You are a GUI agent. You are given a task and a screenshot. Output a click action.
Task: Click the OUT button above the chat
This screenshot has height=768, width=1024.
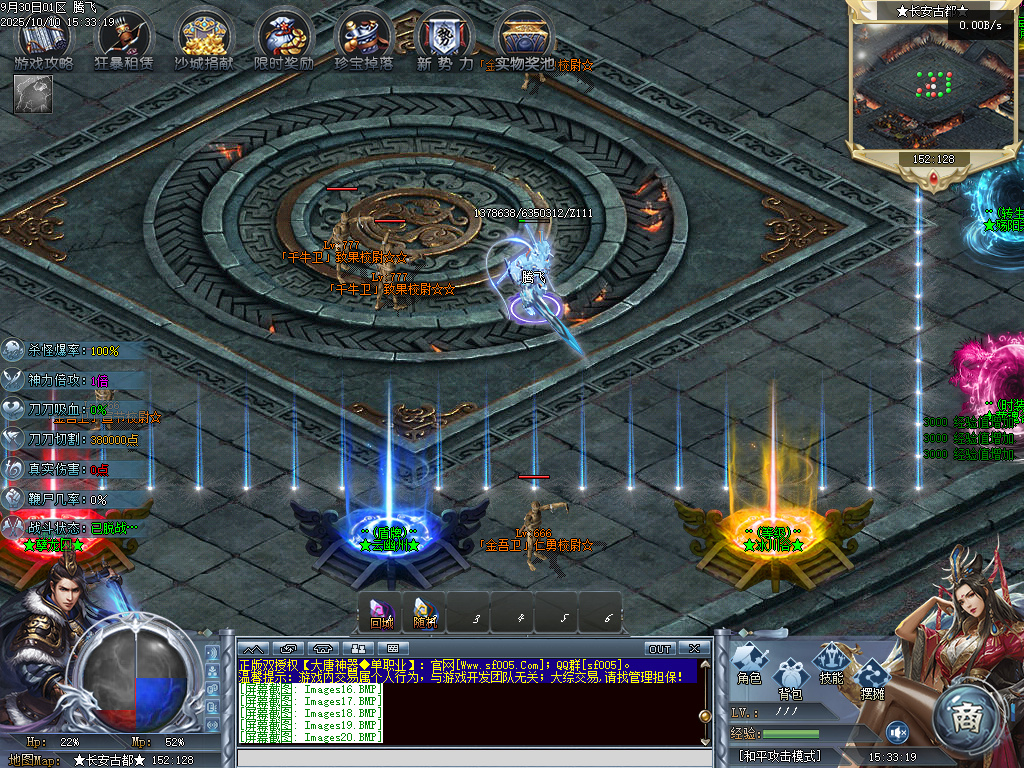coord(660,649)
